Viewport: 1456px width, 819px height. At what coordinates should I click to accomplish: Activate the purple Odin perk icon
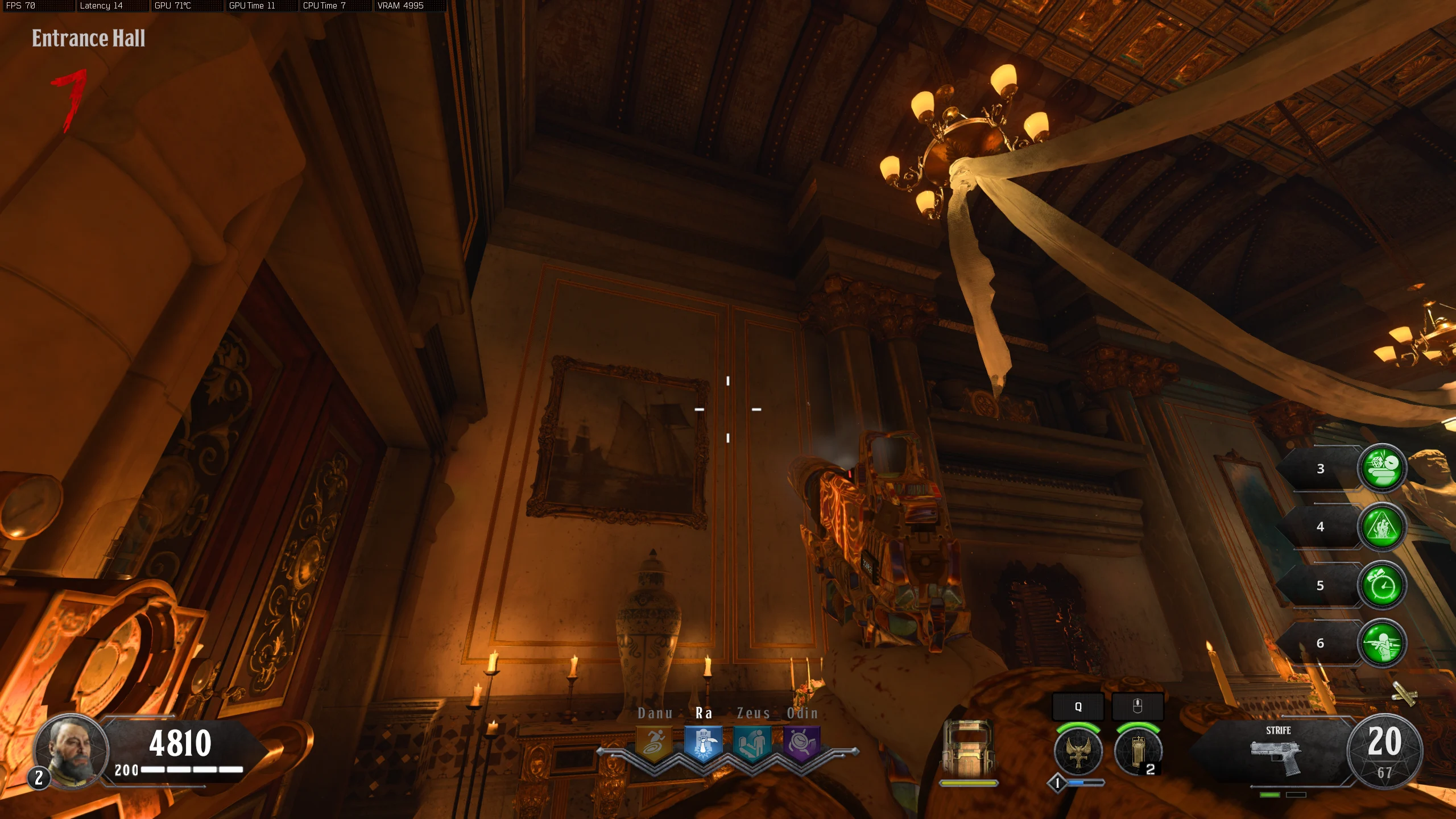pos(801,743)
